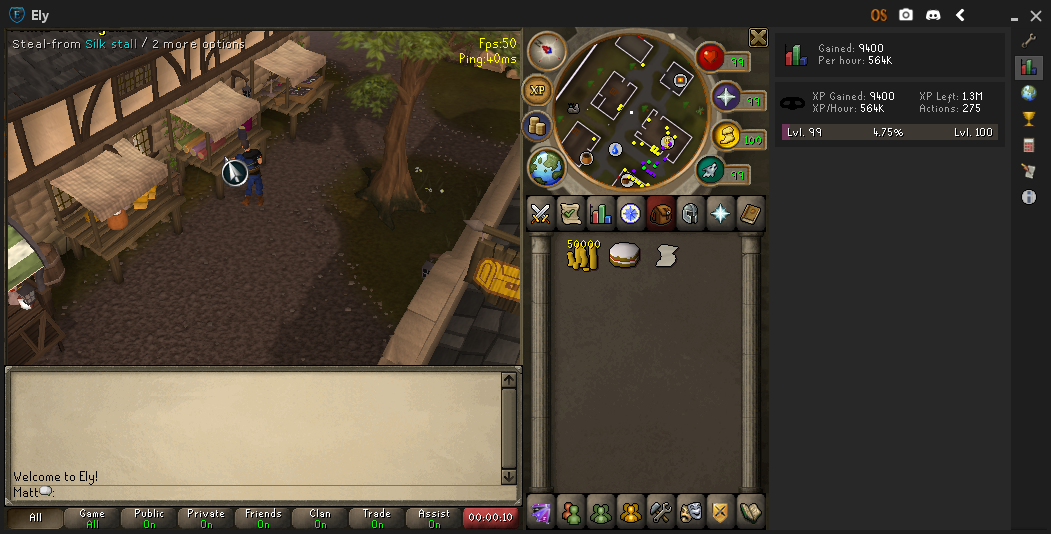
Task: Activate quick prayers via the prayer orb
Action: coord(725,97)
